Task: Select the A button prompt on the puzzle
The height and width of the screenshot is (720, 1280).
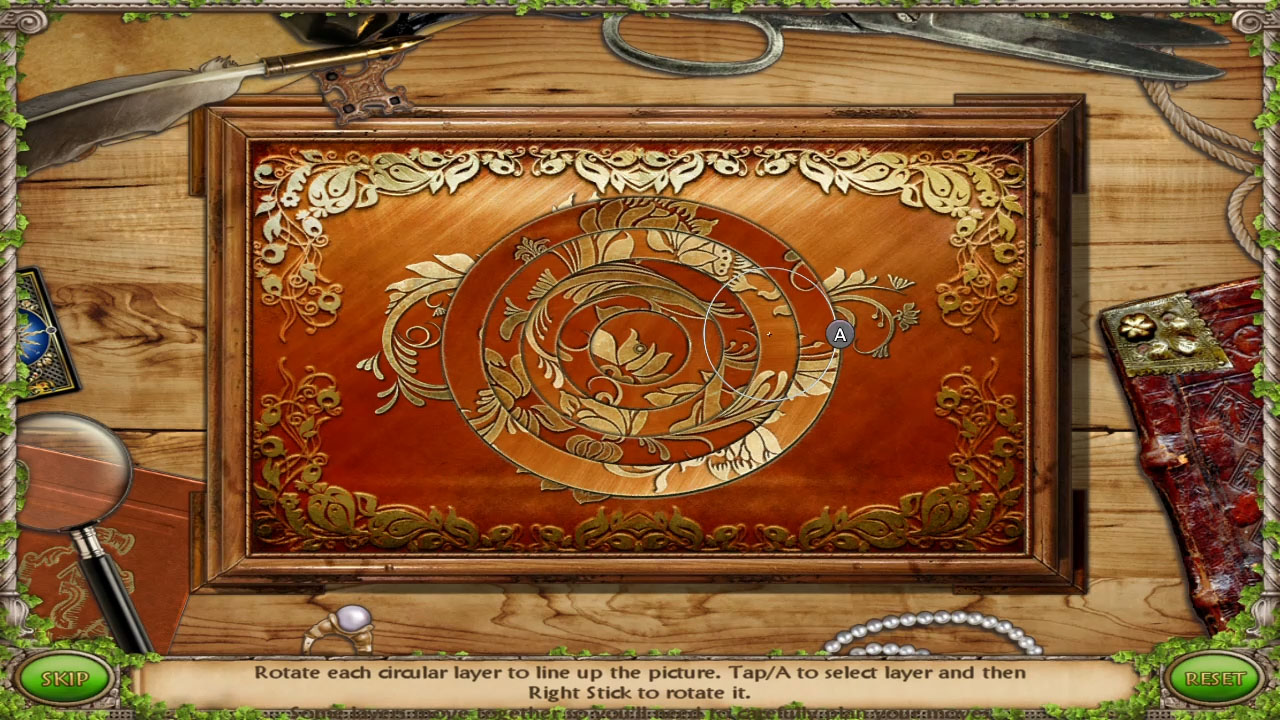Action: 840,335
